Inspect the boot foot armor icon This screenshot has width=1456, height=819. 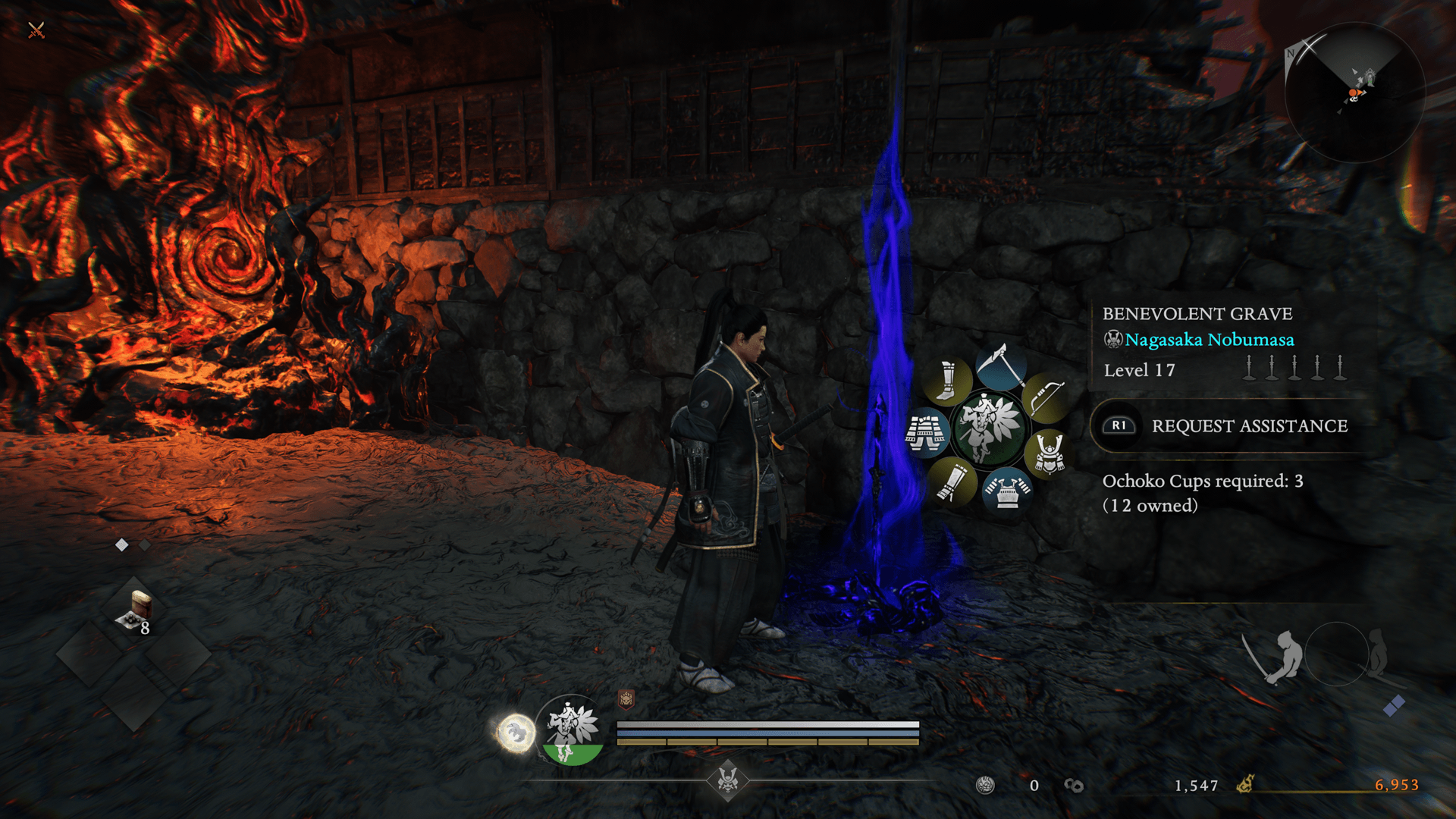point(946,381)
